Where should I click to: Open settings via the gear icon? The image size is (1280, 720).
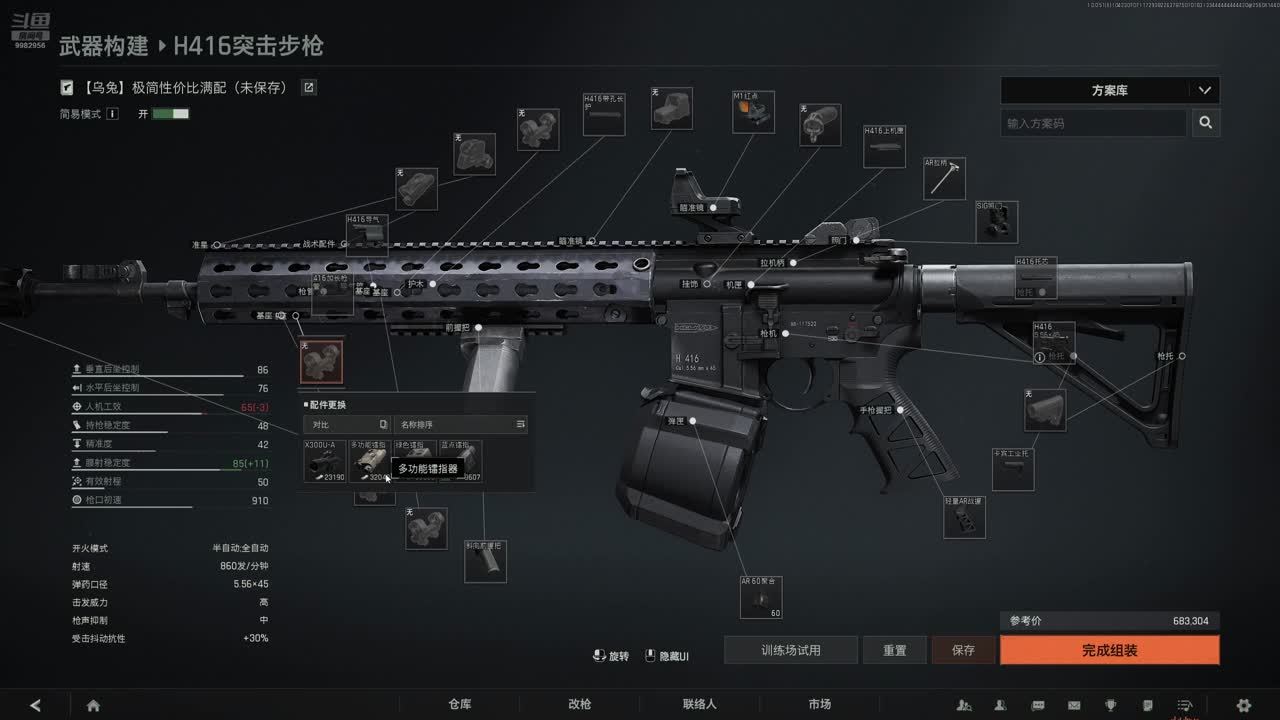[x=1243, y=705]
